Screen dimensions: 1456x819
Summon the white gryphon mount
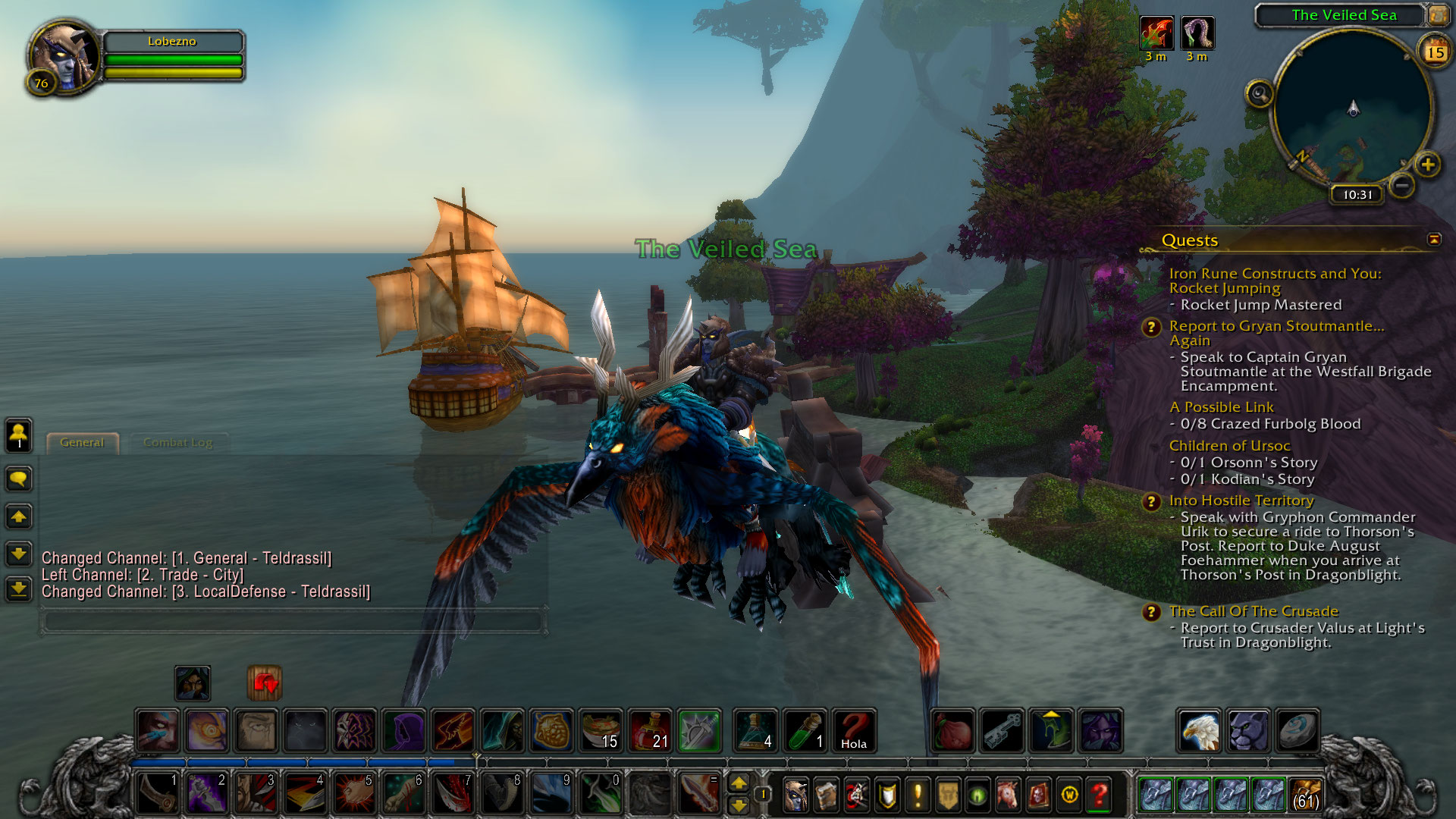pos(1199,731)
